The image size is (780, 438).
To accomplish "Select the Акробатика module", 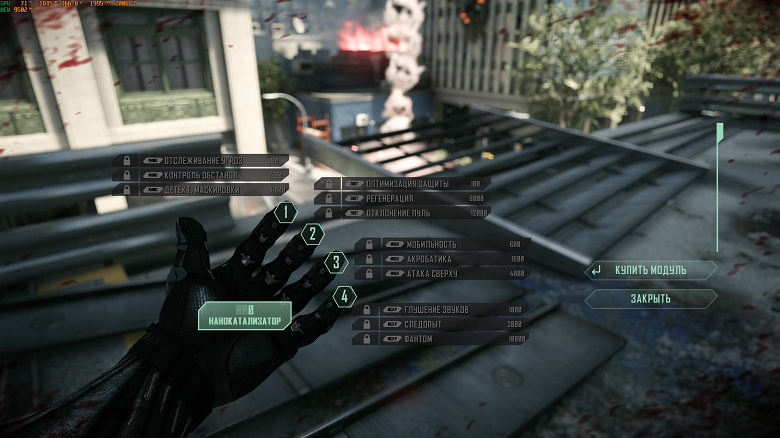I will 442,258.
